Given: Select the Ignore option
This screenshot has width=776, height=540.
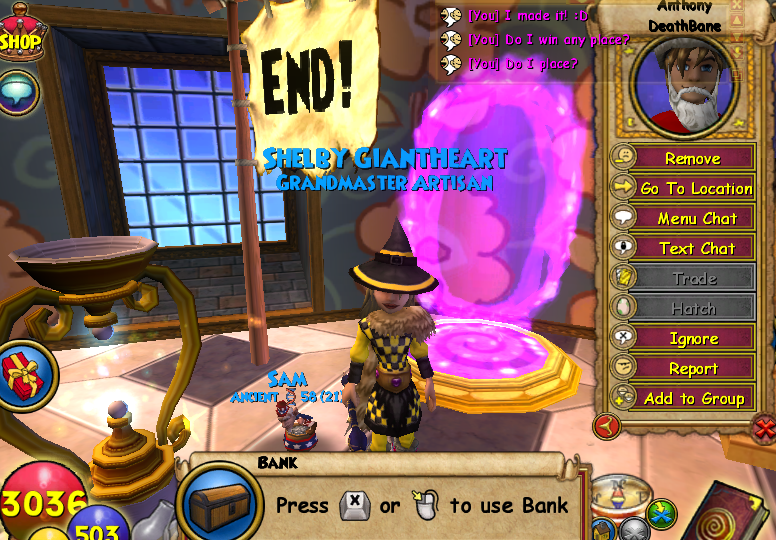Looking at the screenshot, I should (x=693, y=338).
